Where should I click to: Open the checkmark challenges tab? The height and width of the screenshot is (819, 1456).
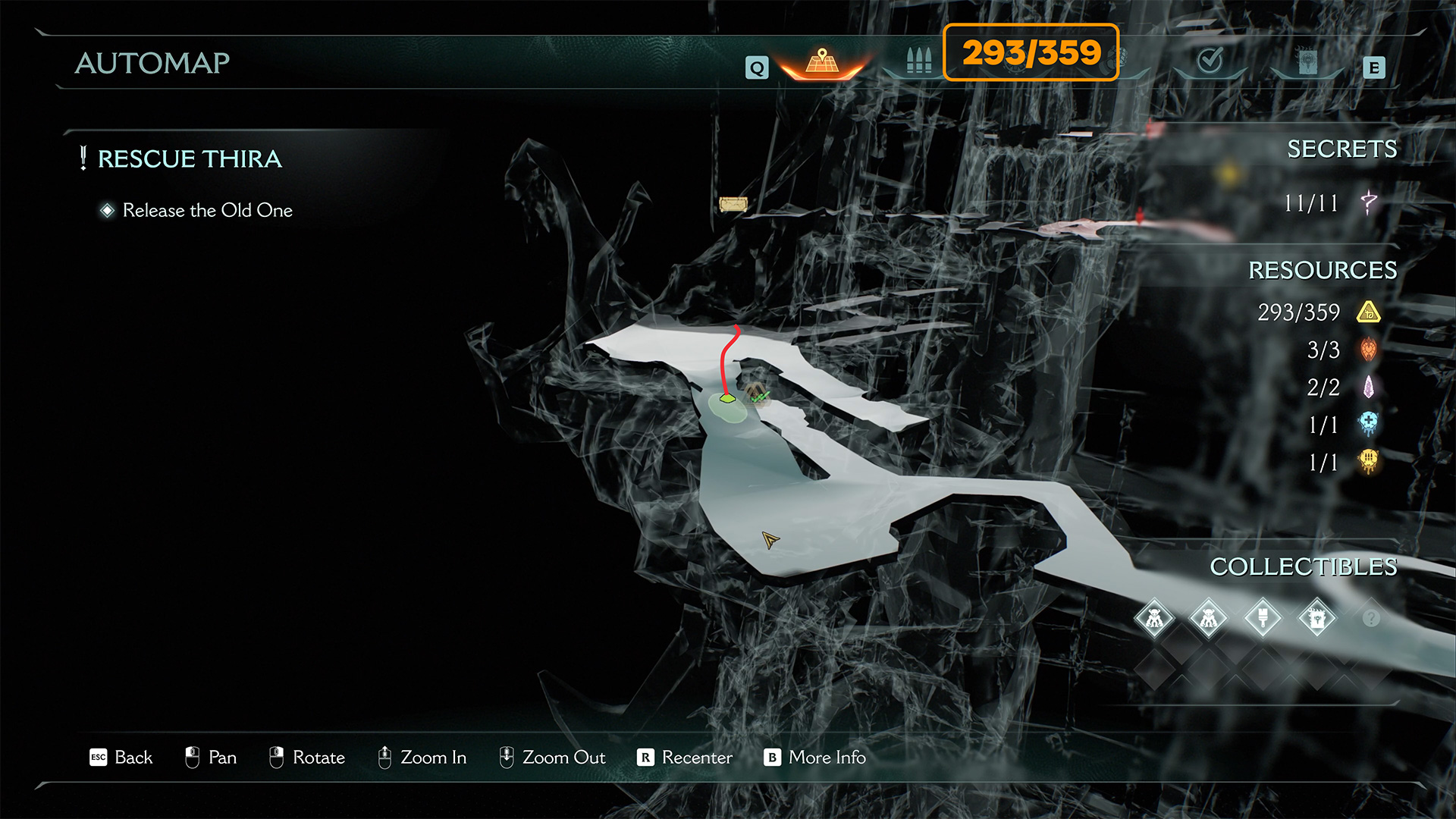click(x=1210, y=61)
